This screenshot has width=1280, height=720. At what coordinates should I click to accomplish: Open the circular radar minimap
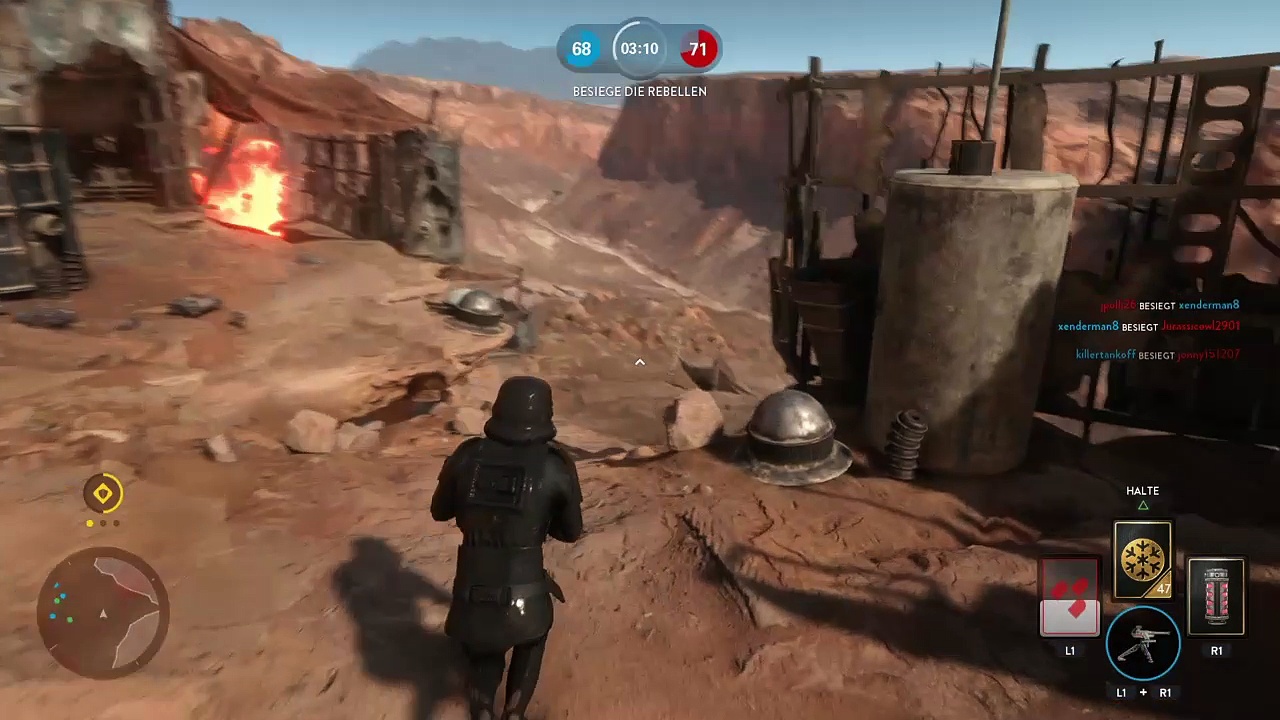(x=103, y=611)
